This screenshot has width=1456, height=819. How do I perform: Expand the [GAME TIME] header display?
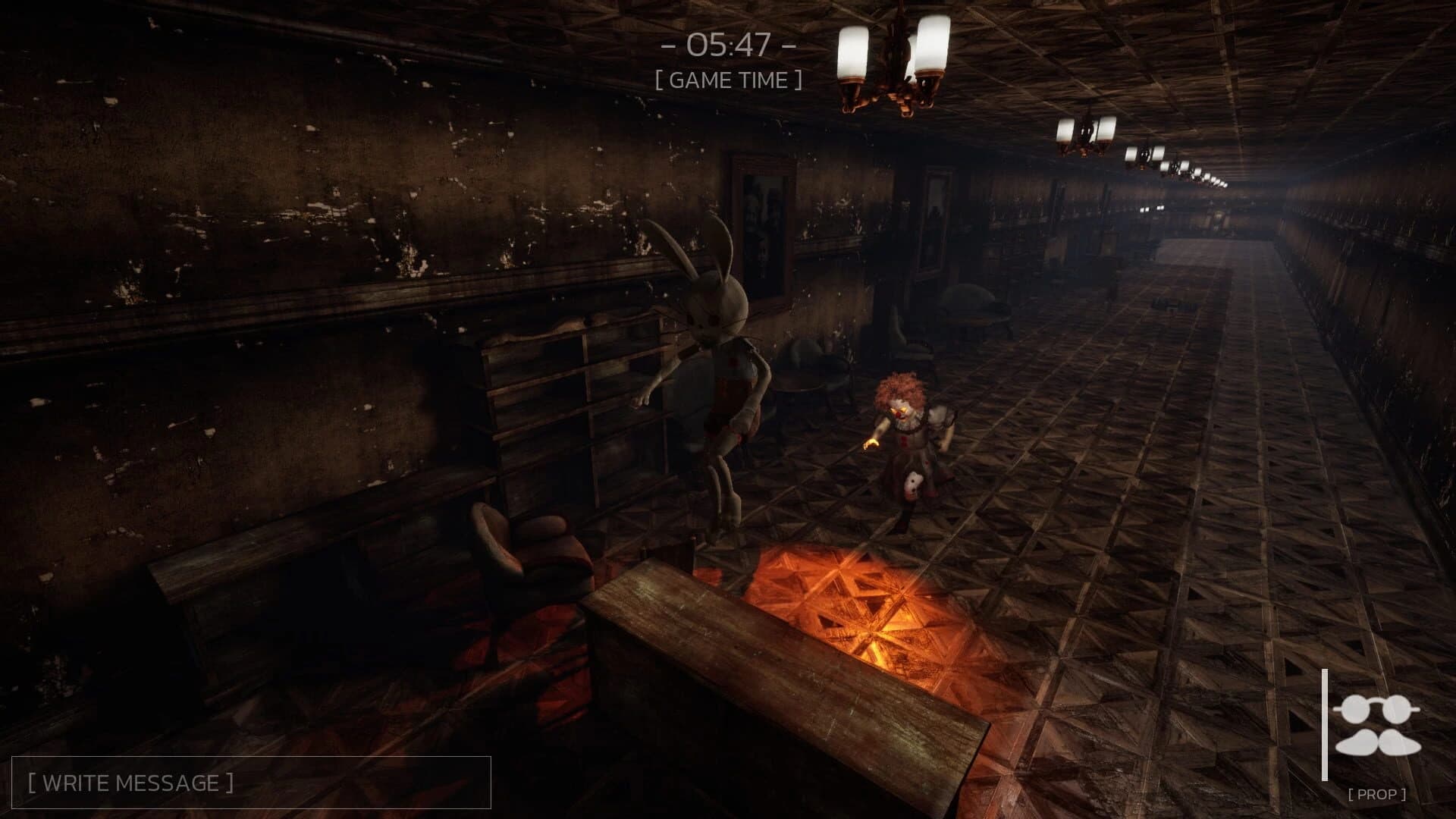730,77
